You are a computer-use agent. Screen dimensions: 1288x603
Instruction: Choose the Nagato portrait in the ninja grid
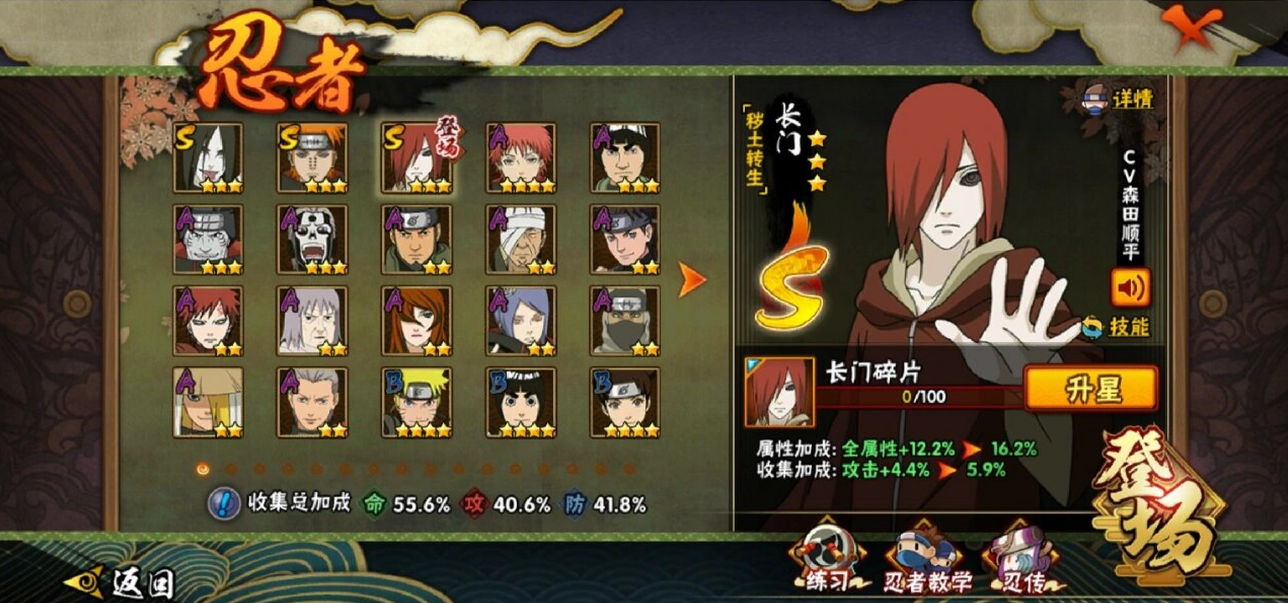coord(416,157)
